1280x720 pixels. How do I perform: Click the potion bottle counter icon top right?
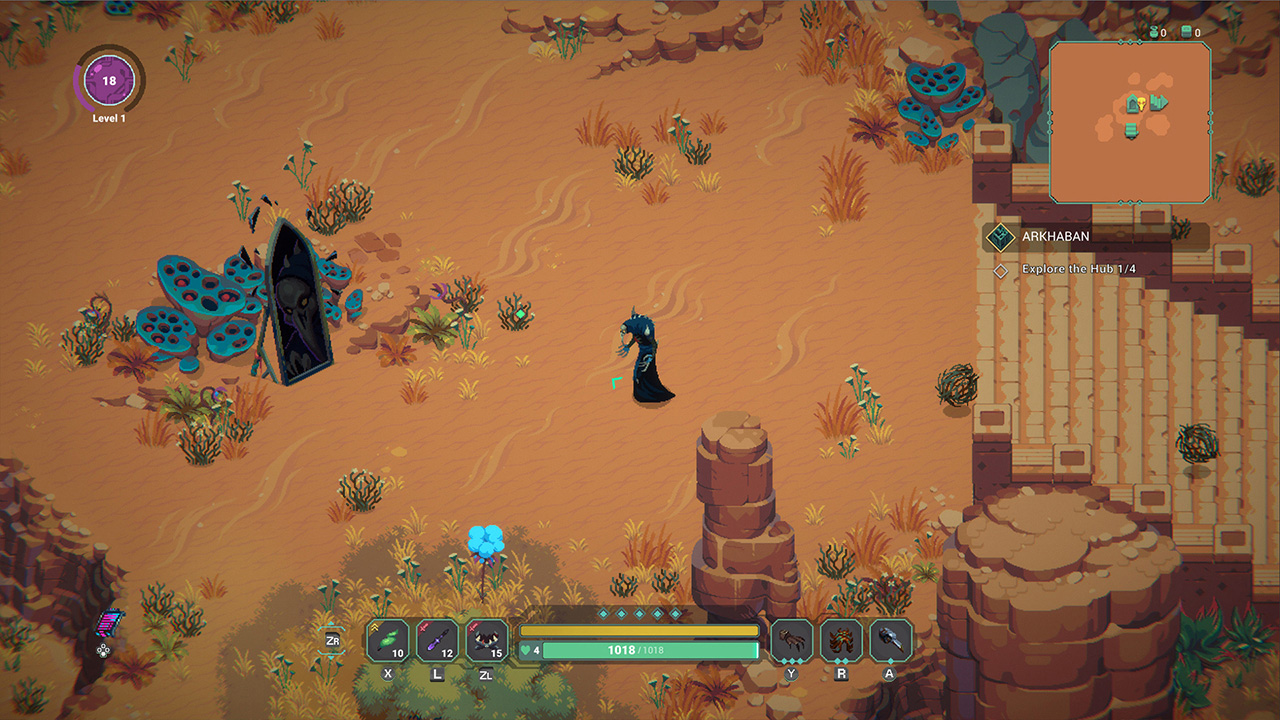coord(1154,31)
